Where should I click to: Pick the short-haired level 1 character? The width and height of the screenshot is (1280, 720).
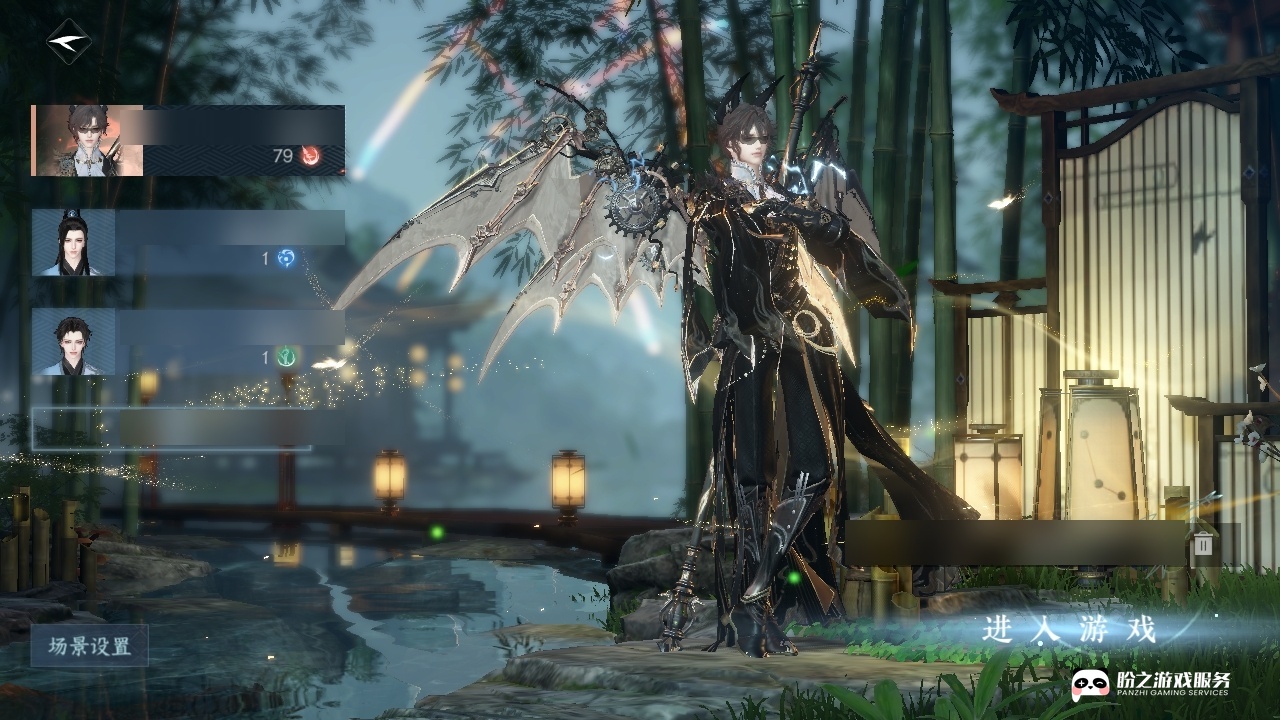tap(187, 342)
